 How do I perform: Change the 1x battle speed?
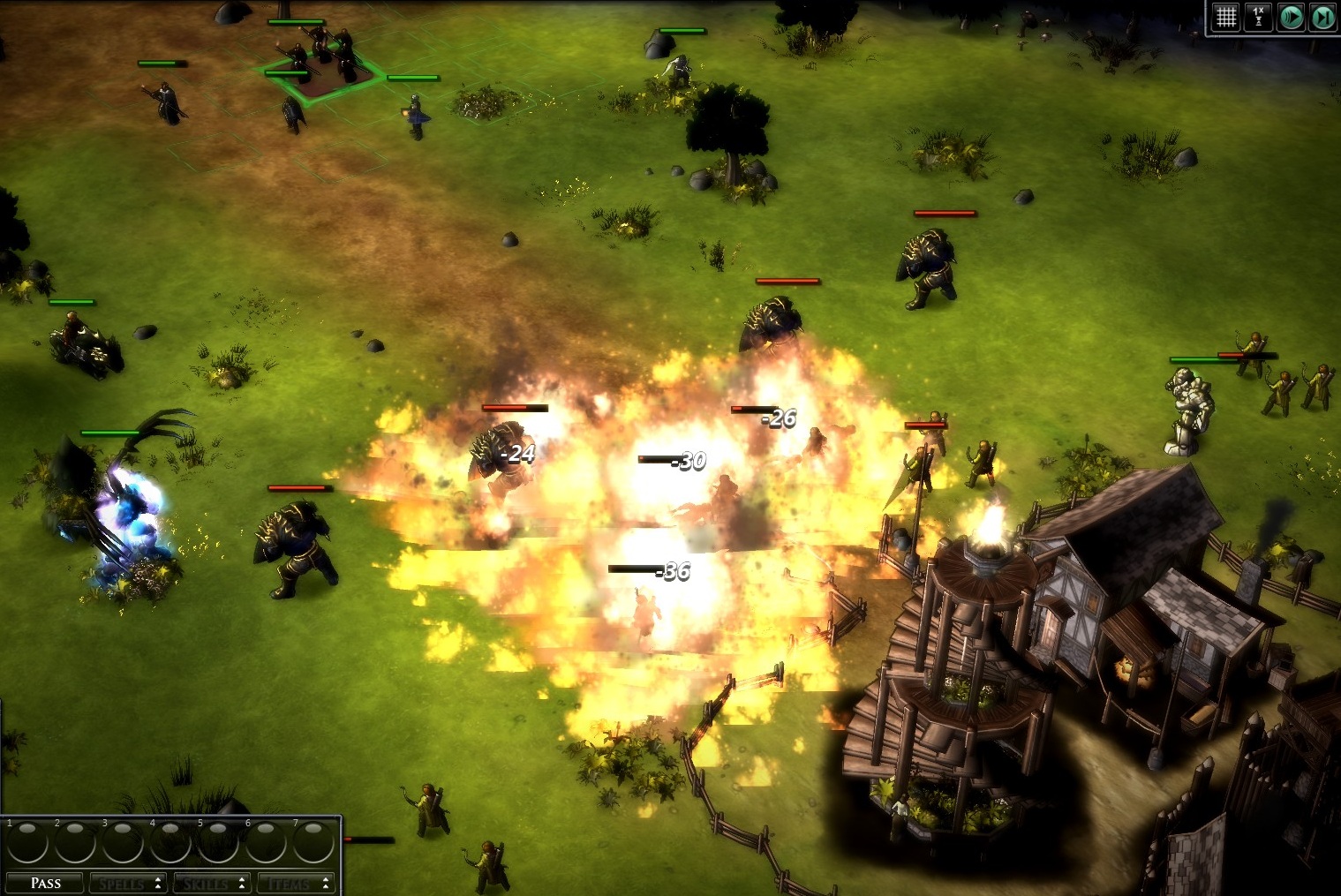[1258, 17]
